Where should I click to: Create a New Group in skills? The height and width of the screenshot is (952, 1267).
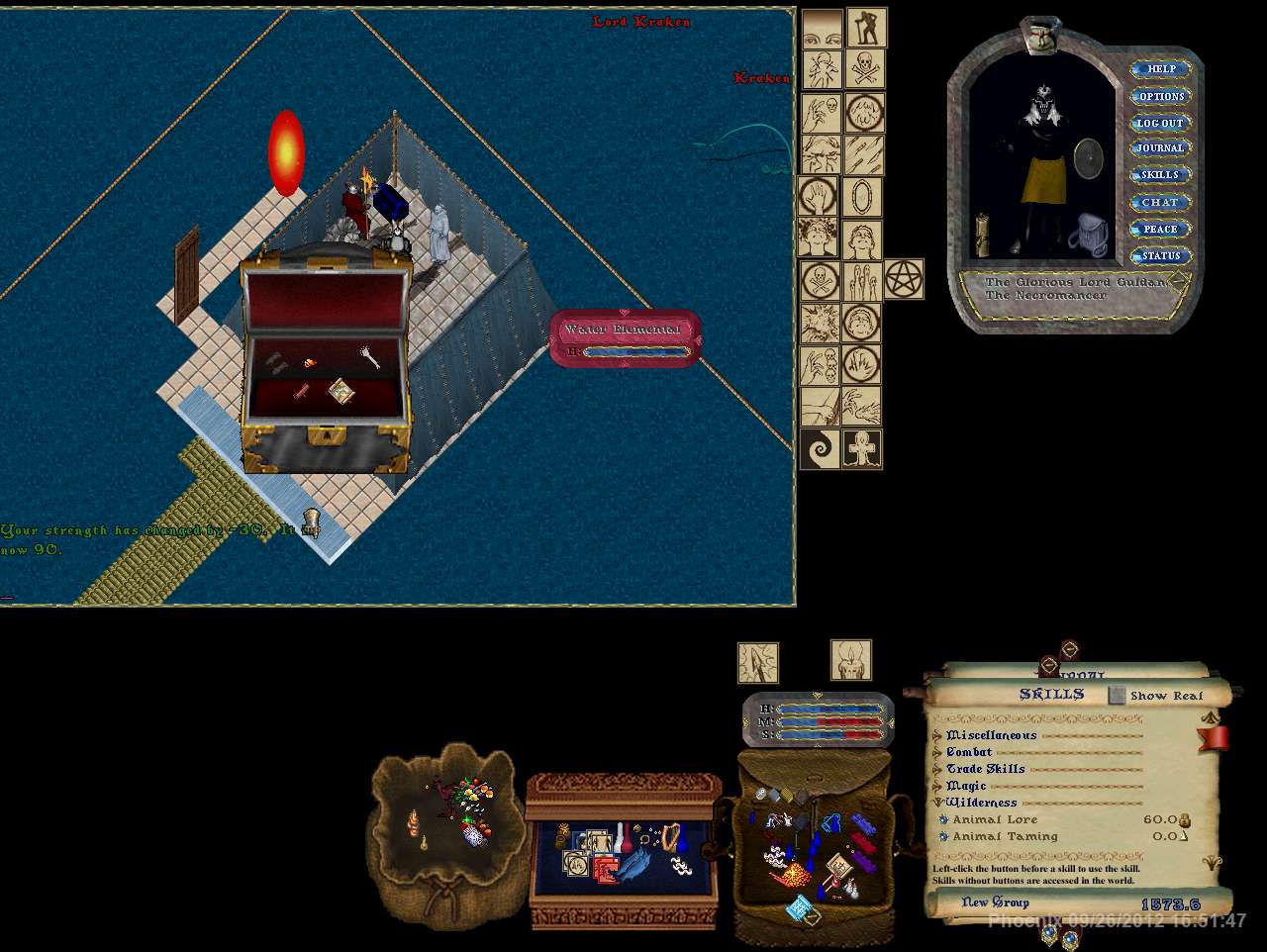(x=995, y=903)
